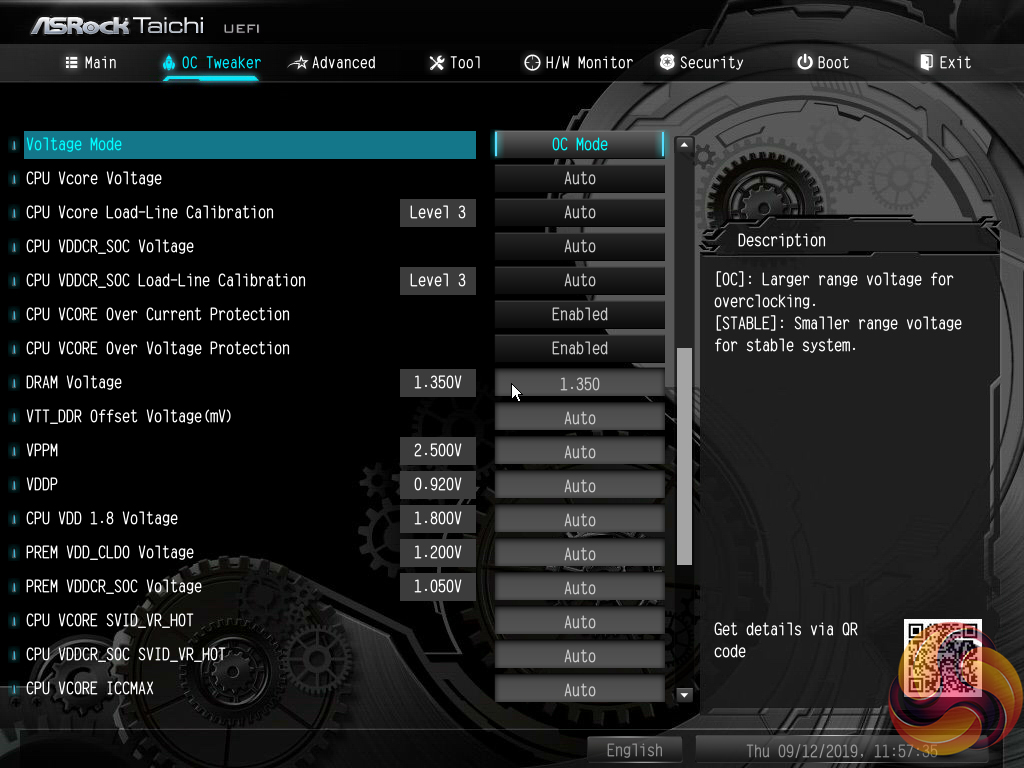Show the H/W Monitor tab
Viewport: 1024px width, 768px height.
click(x=578, y=62)
